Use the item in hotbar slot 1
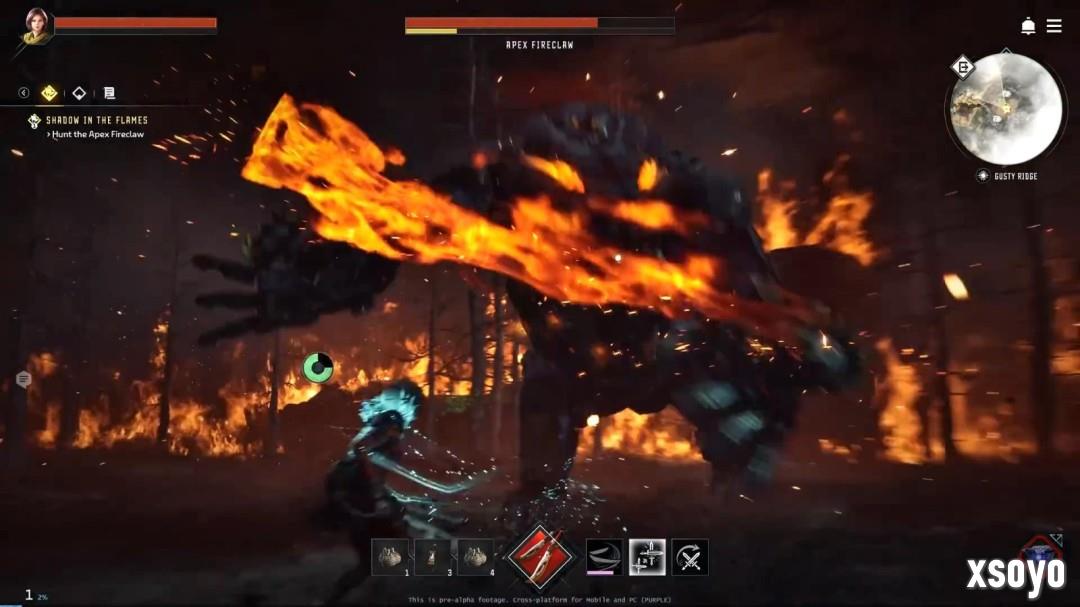The width and height of the screenshot is (1080, 607). click(390, 557)
